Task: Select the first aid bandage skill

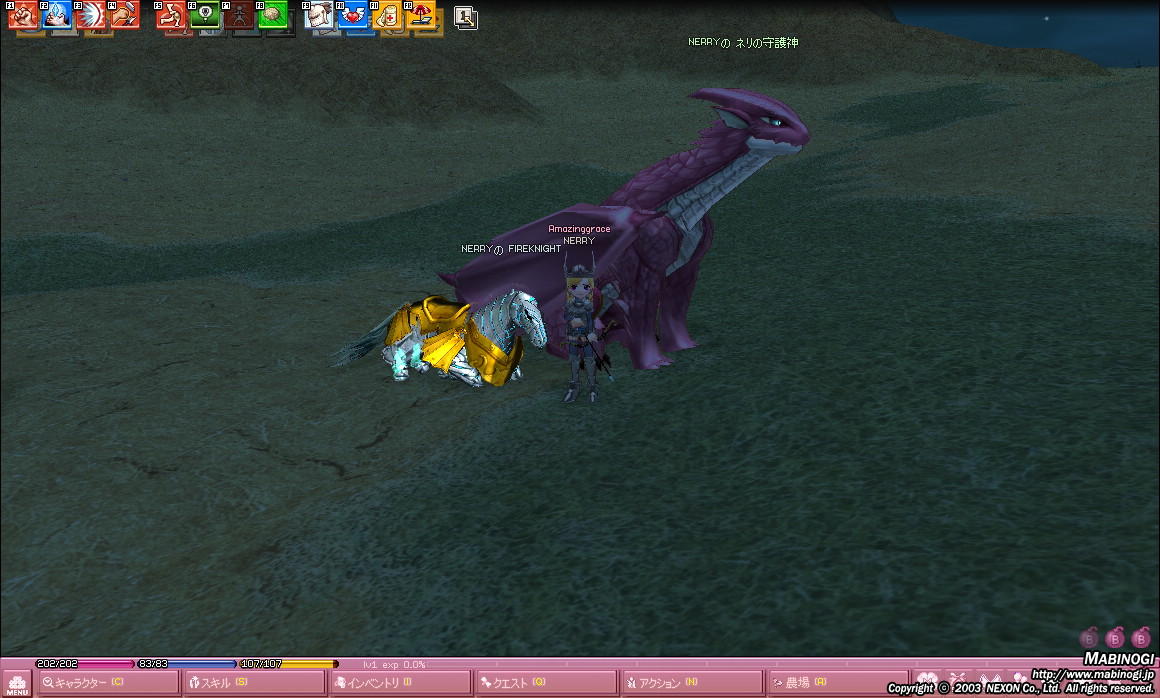Action: pos(387,14)
